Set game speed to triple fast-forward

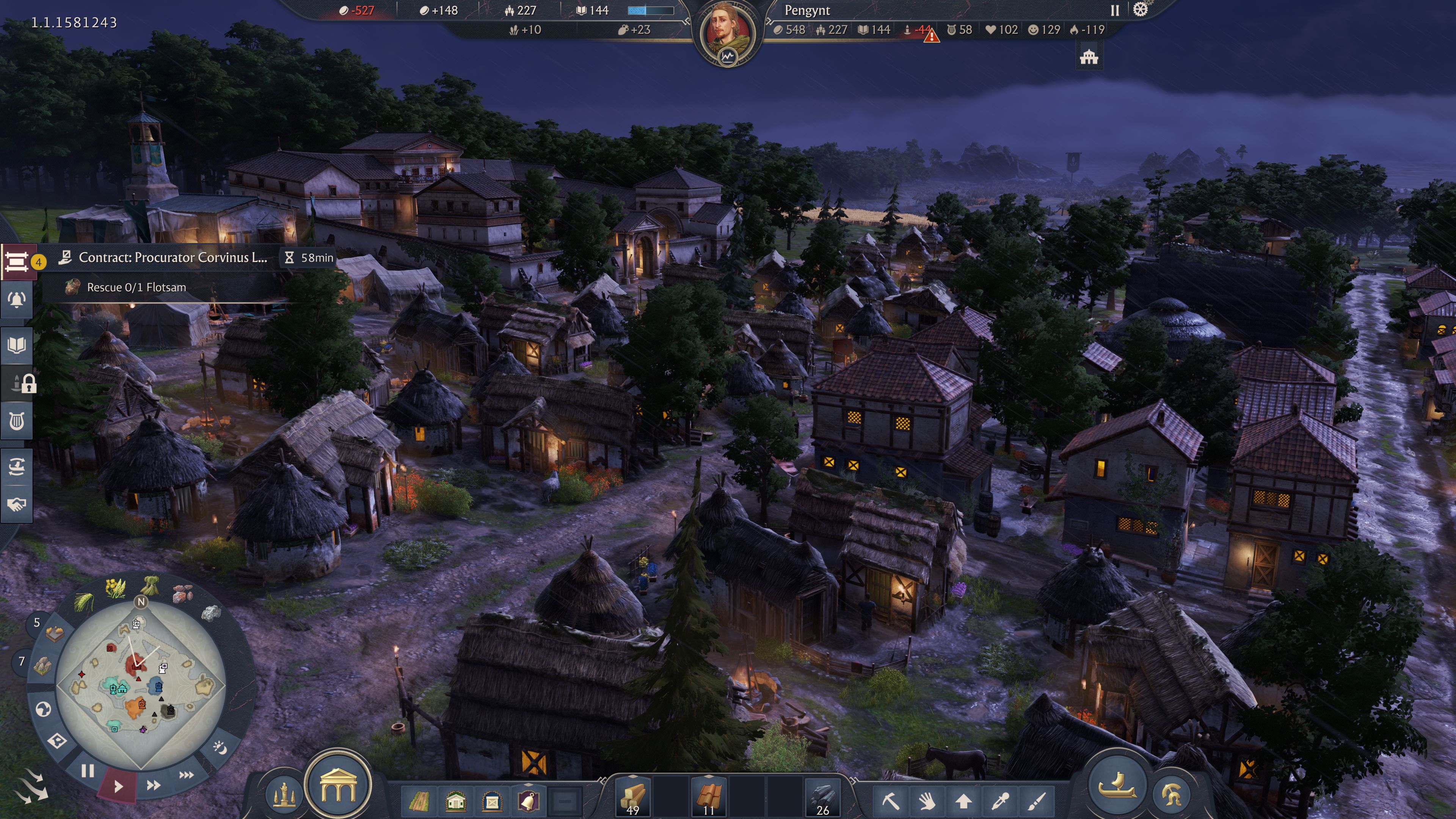(187, 774)
